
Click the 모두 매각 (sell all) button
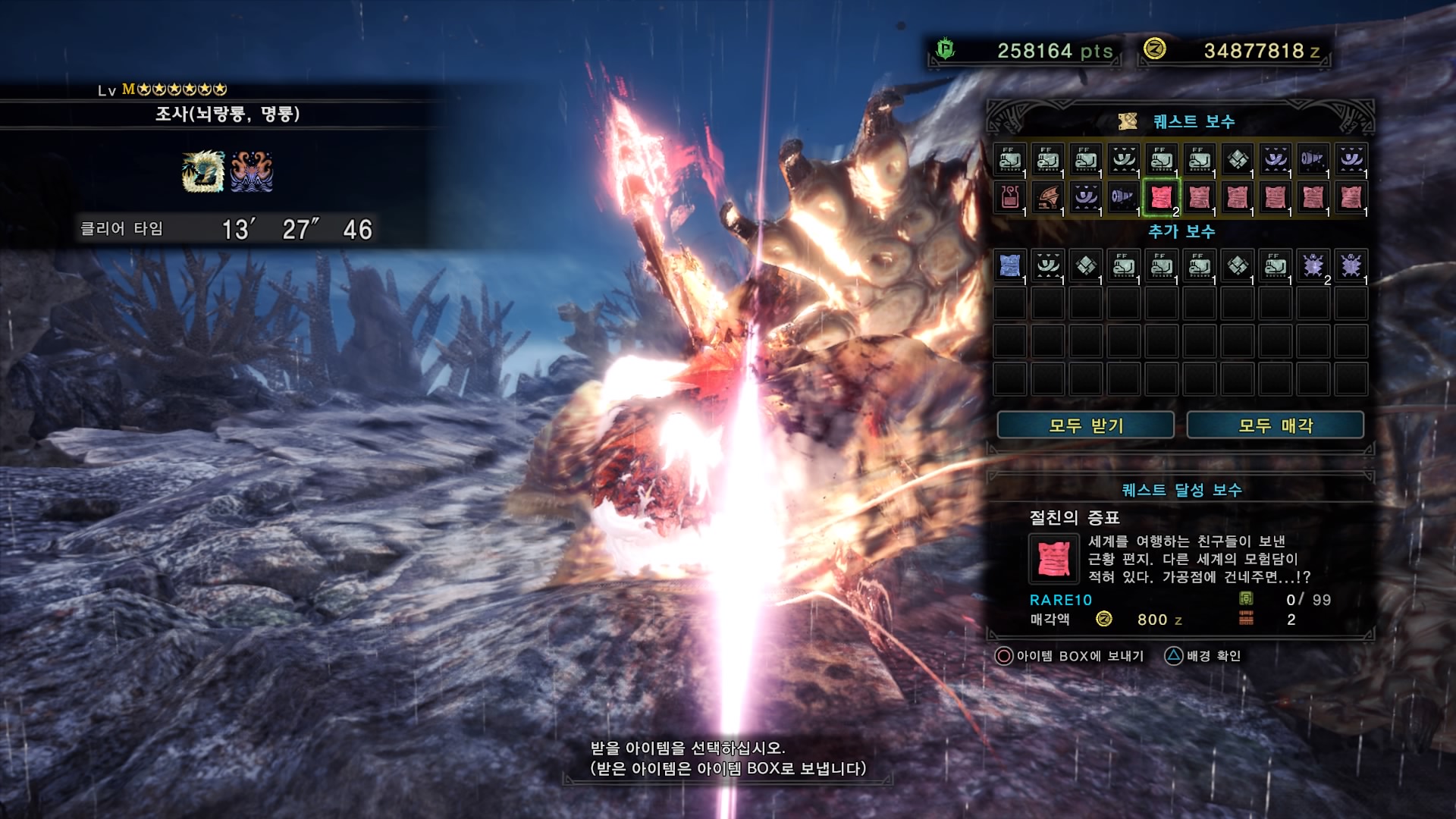[1275, 425]
